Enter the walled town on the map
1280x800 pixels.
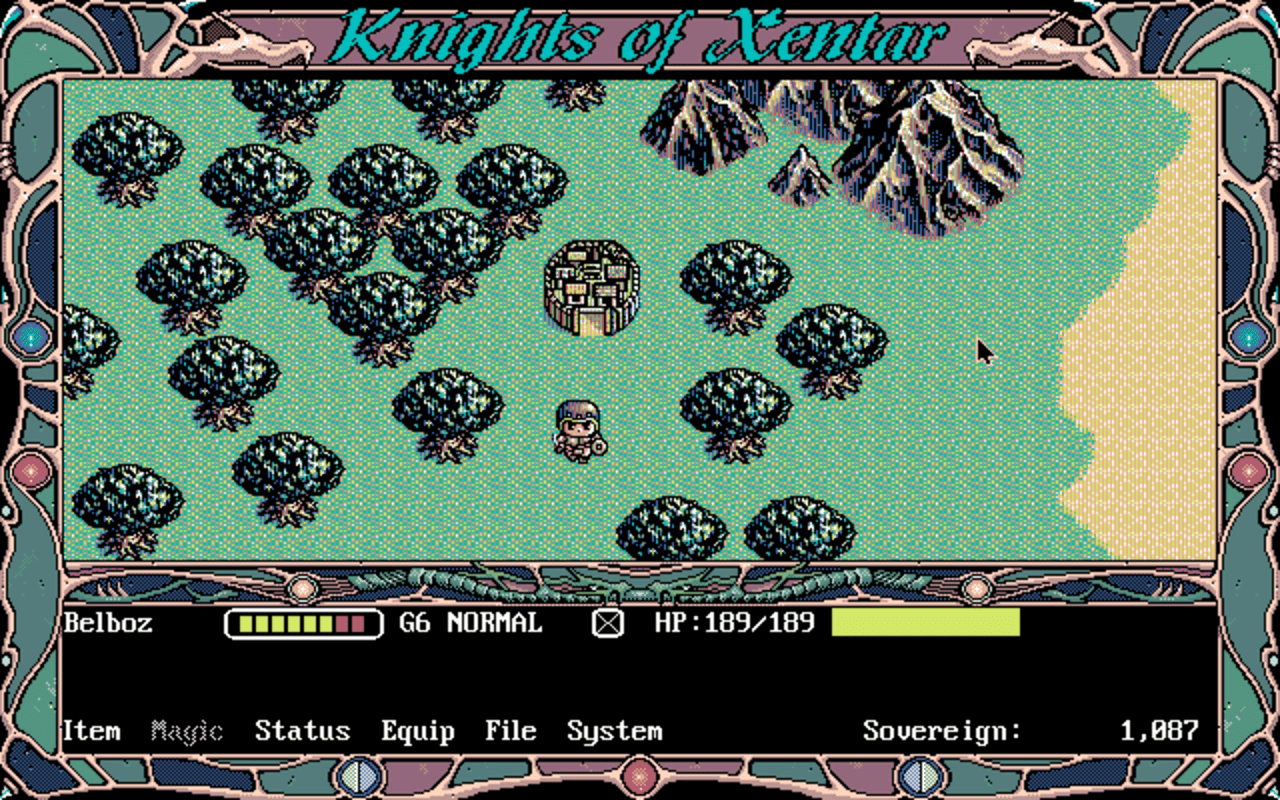[590, 288]
